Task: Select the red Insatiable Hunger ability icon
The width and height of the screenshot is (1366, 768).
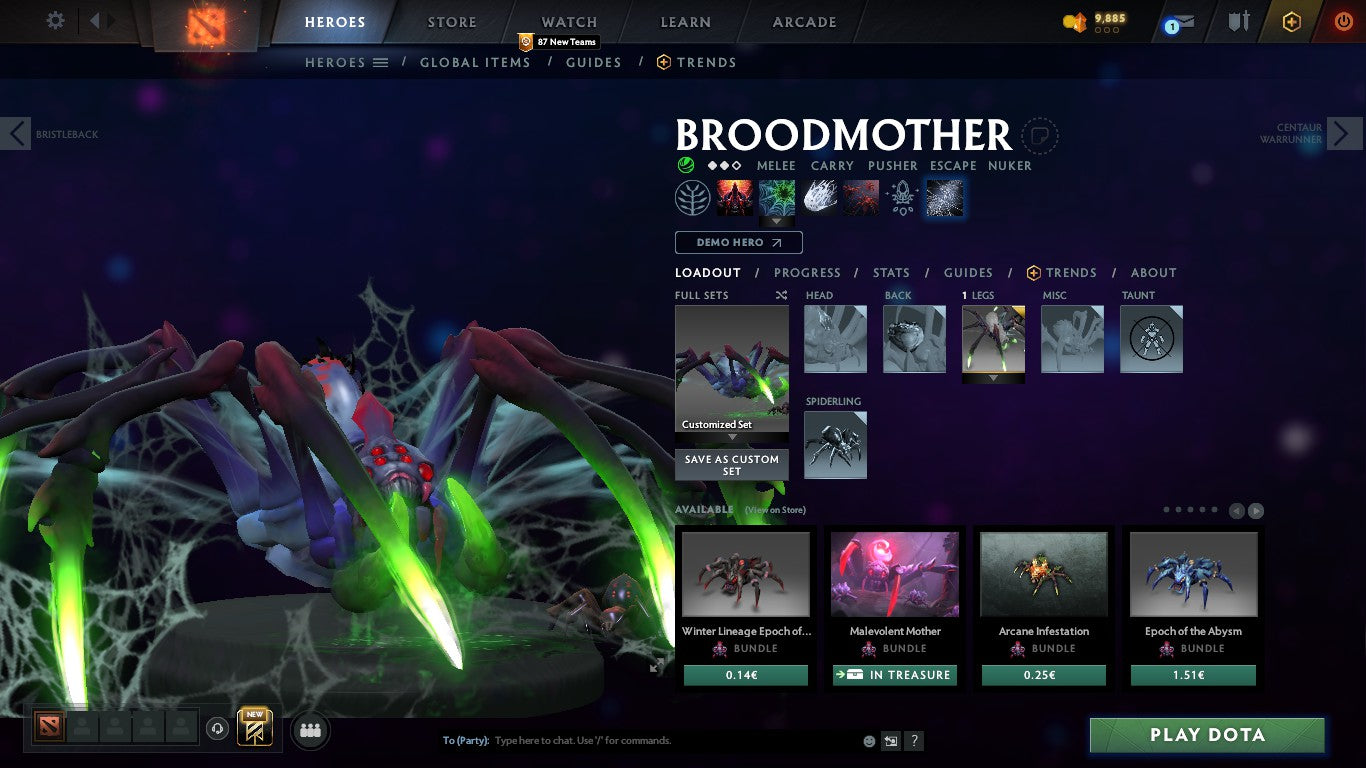Action: click(735, 196)
